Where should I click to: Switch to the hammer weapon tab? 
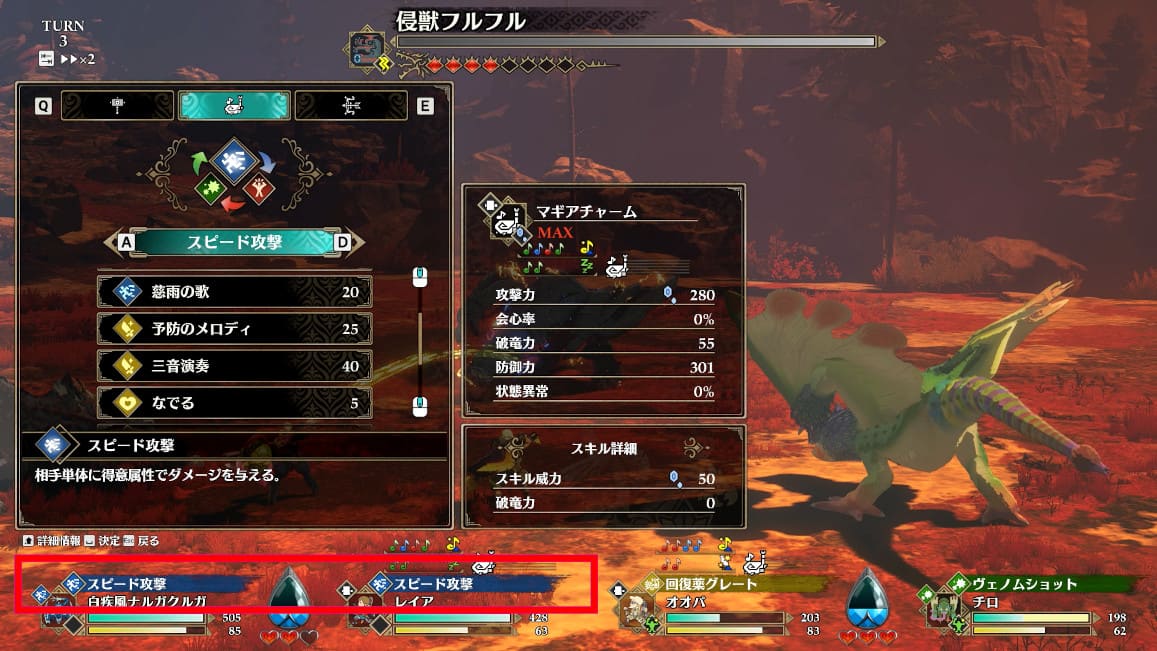[x=118, y=105]
